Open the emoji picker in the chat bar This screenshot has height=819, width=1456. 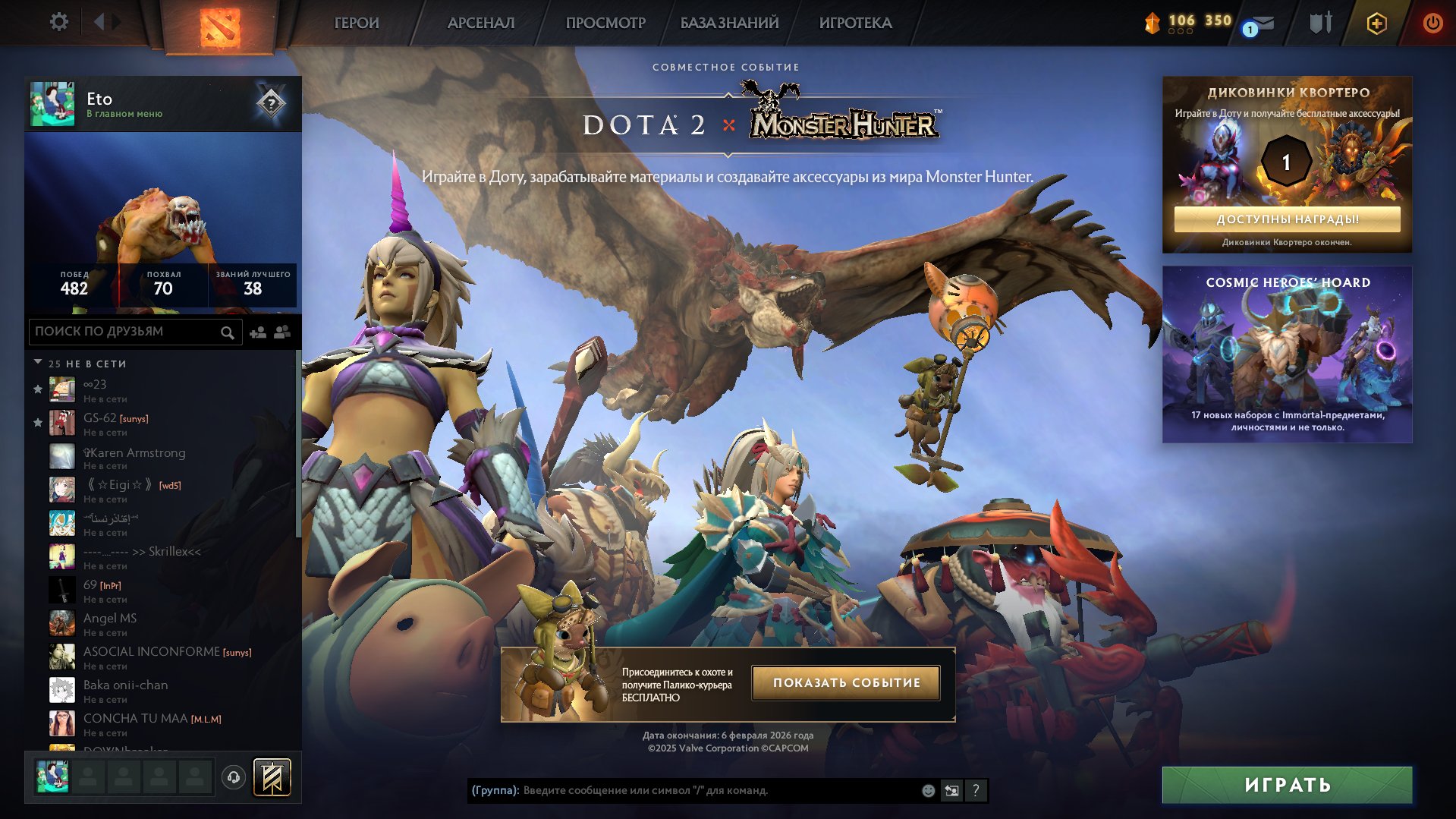(x=926, y=790)
